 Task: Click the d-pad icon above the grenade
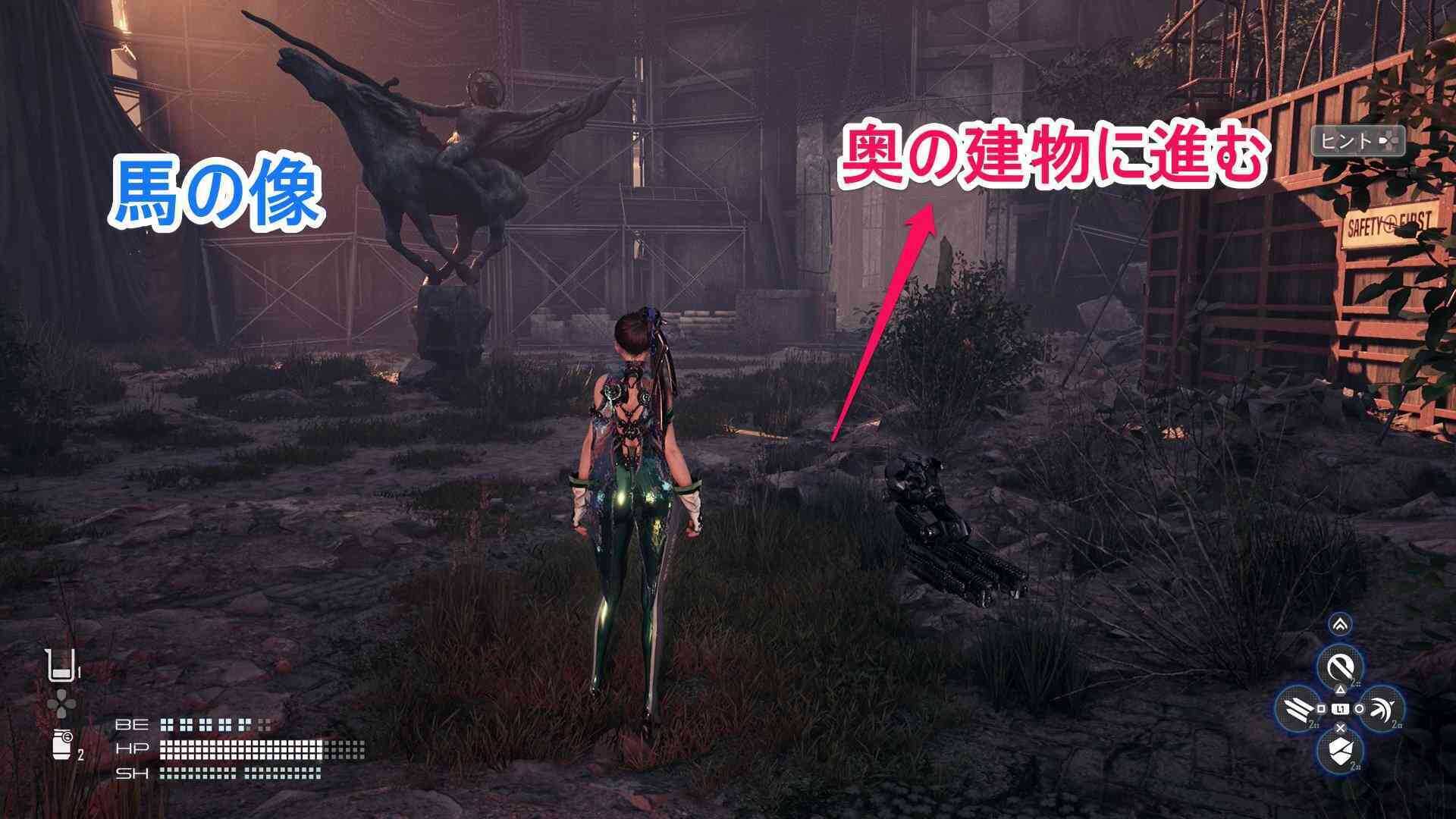point(61,703)
